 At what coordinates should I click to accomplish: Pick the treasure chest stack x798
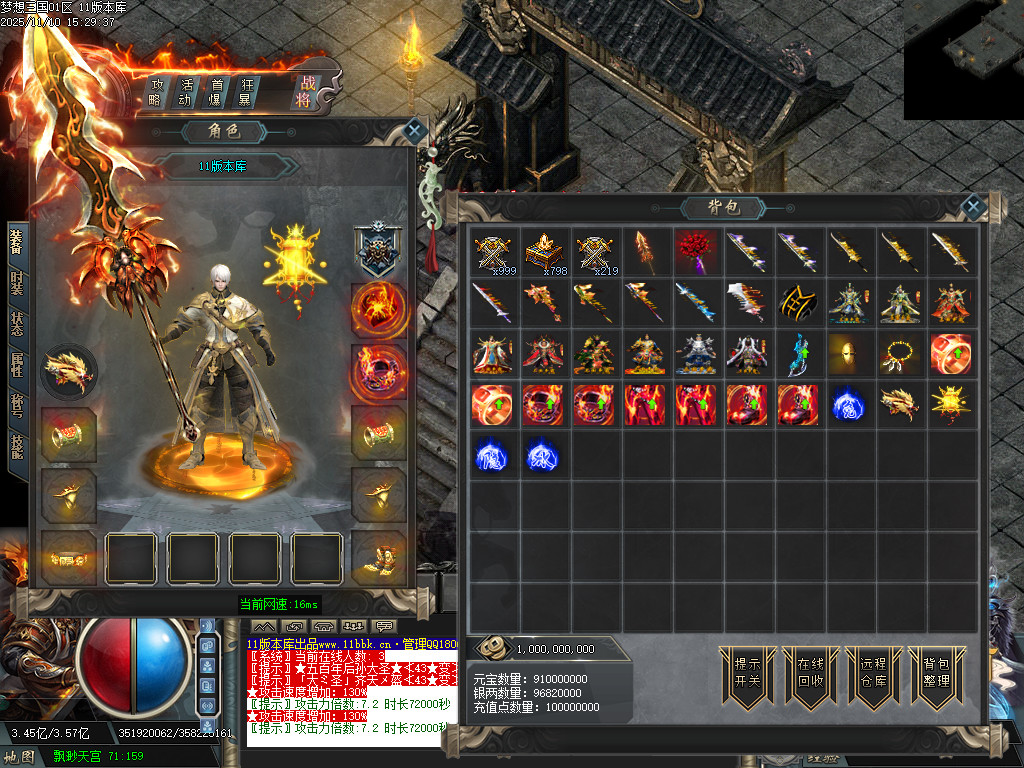(543, 251)
